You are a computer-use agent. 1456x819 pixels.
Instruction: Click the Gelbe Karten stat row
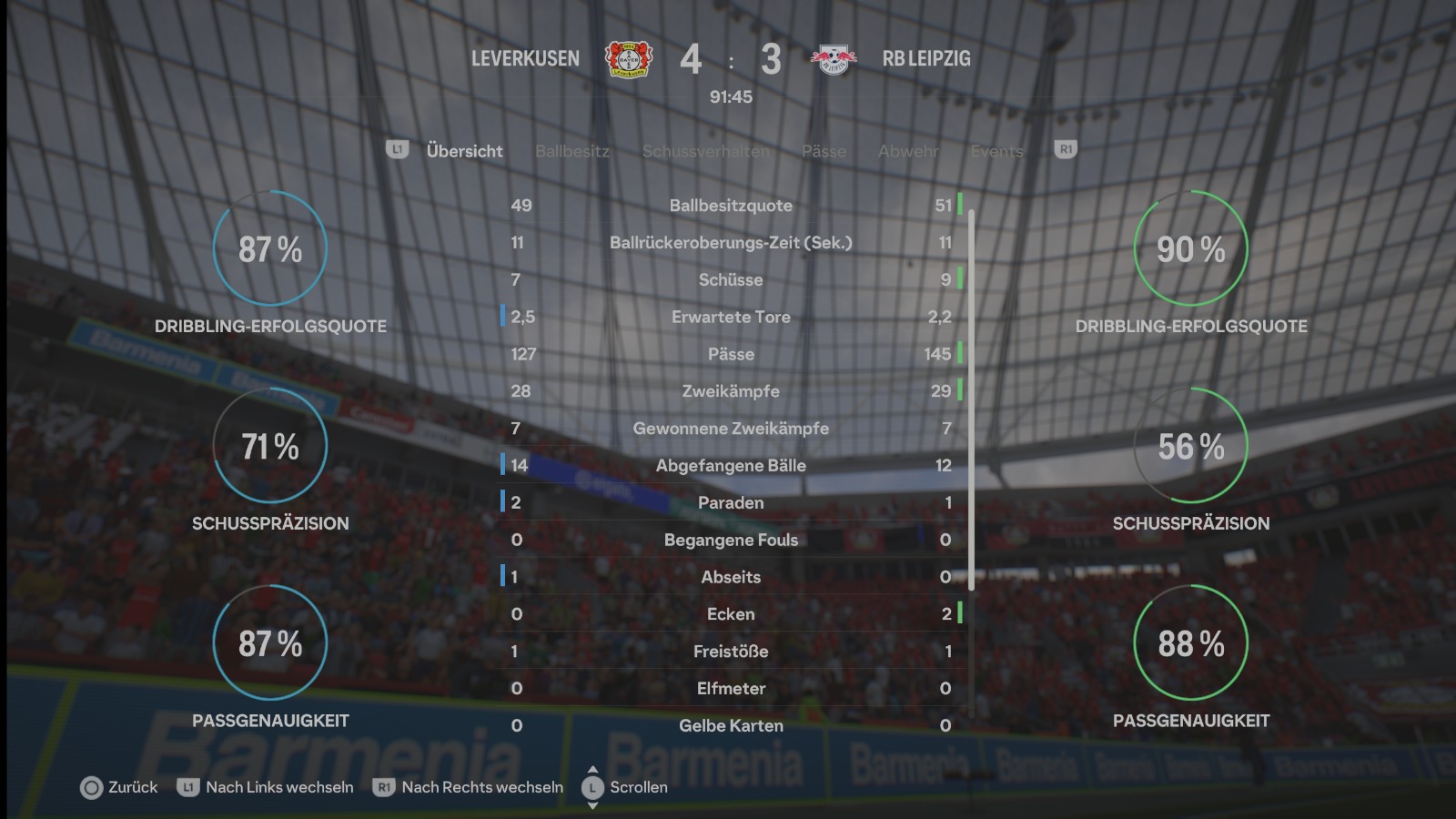(x=731, y=725)
